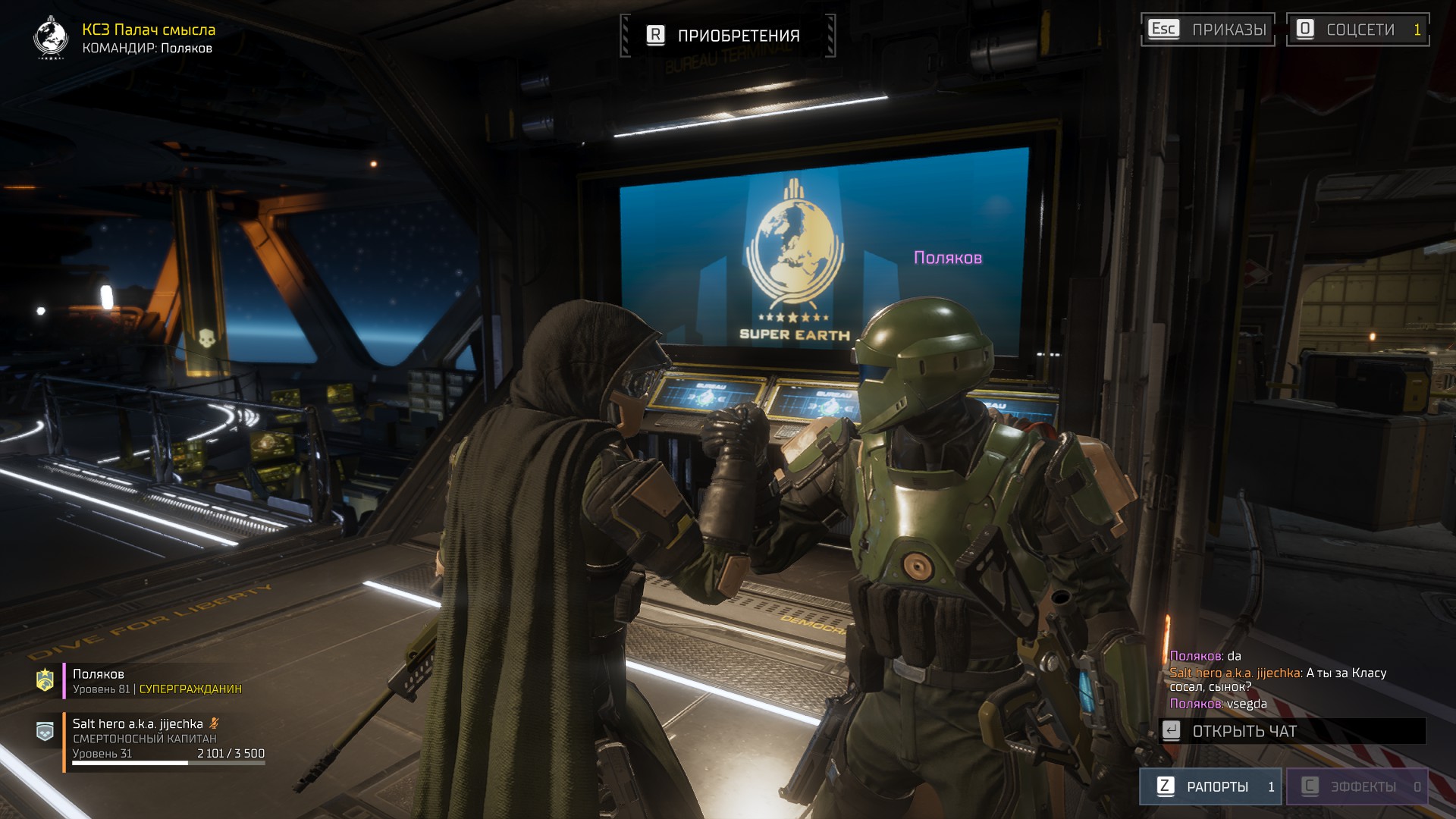Open the Приказы orders menu
The width and height of the screenshot is (1456, 819).
[1207, 30]
